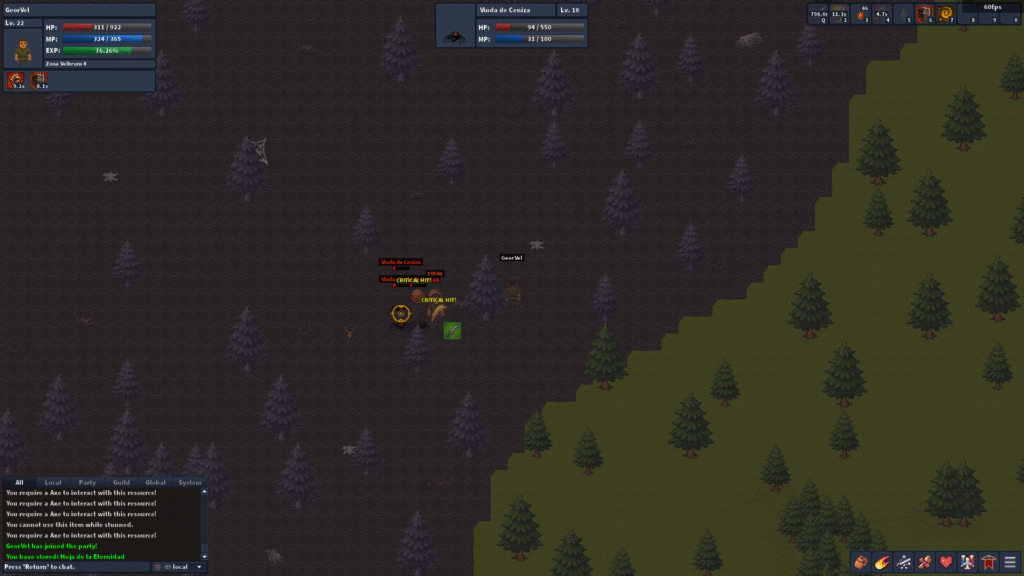
Task: Switch to the System chat tab
Action: (189, 482)
